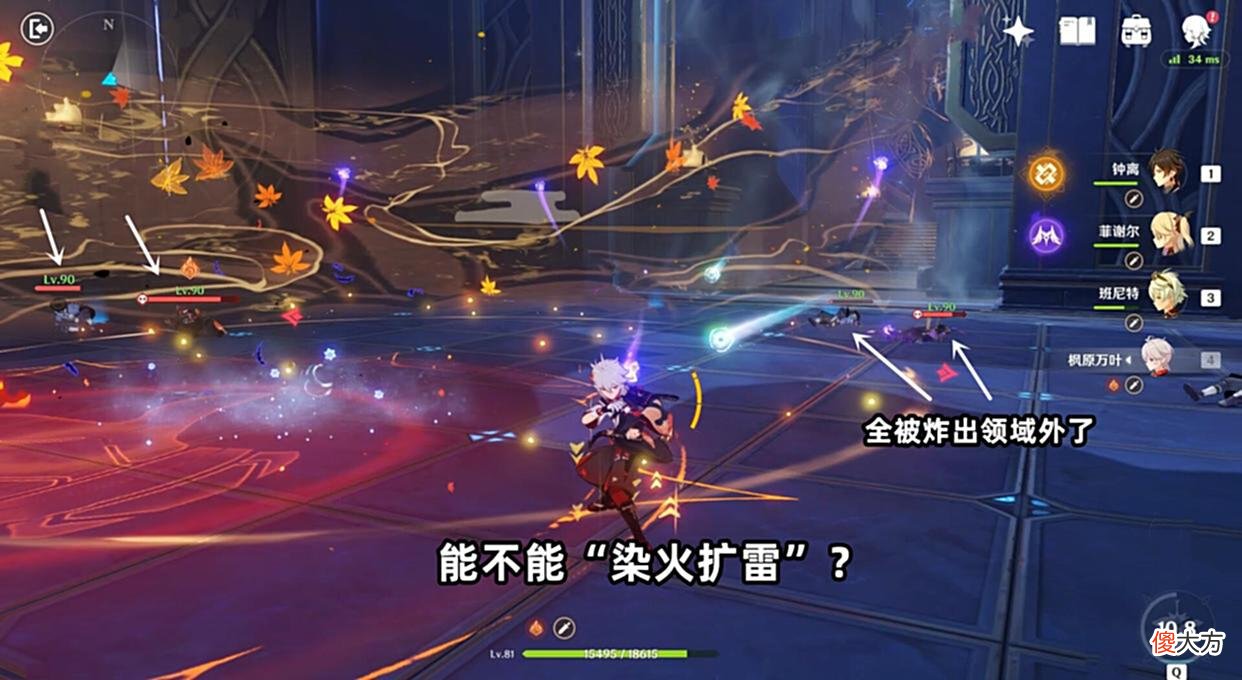Open the Adventurer Handbook book icon
The image size is (1242, 680).
point(1078,31)
